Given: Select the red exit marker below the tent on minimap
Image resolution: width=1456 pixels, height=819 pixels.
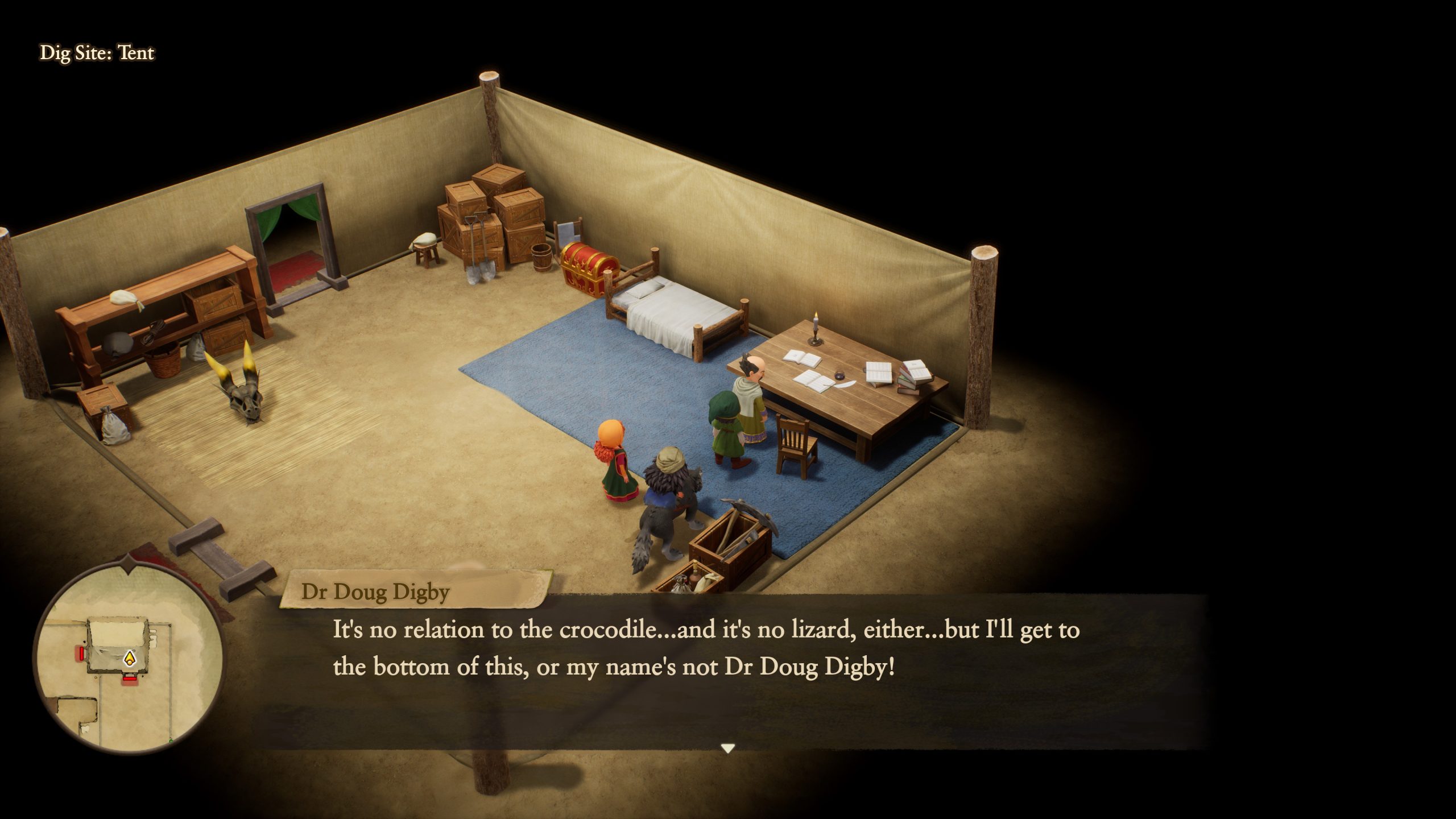Looking at the screenshot, I should tap(130, 678).
